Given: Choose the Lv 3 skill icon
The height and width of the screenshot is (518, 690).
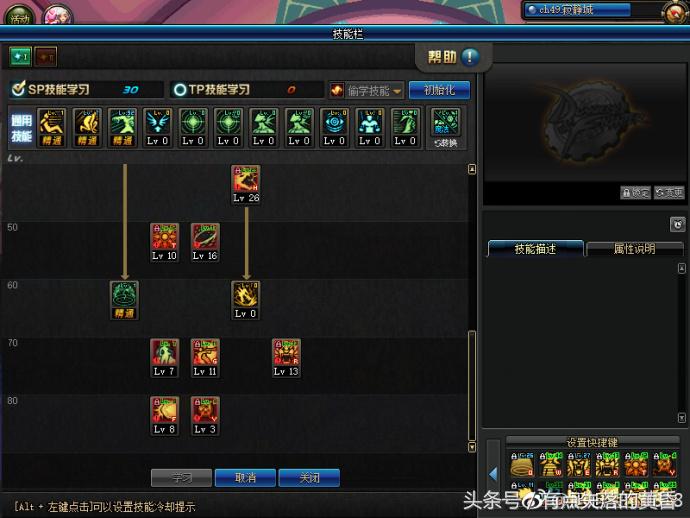Looking at the screenshot, I should (x=205, y=411).
